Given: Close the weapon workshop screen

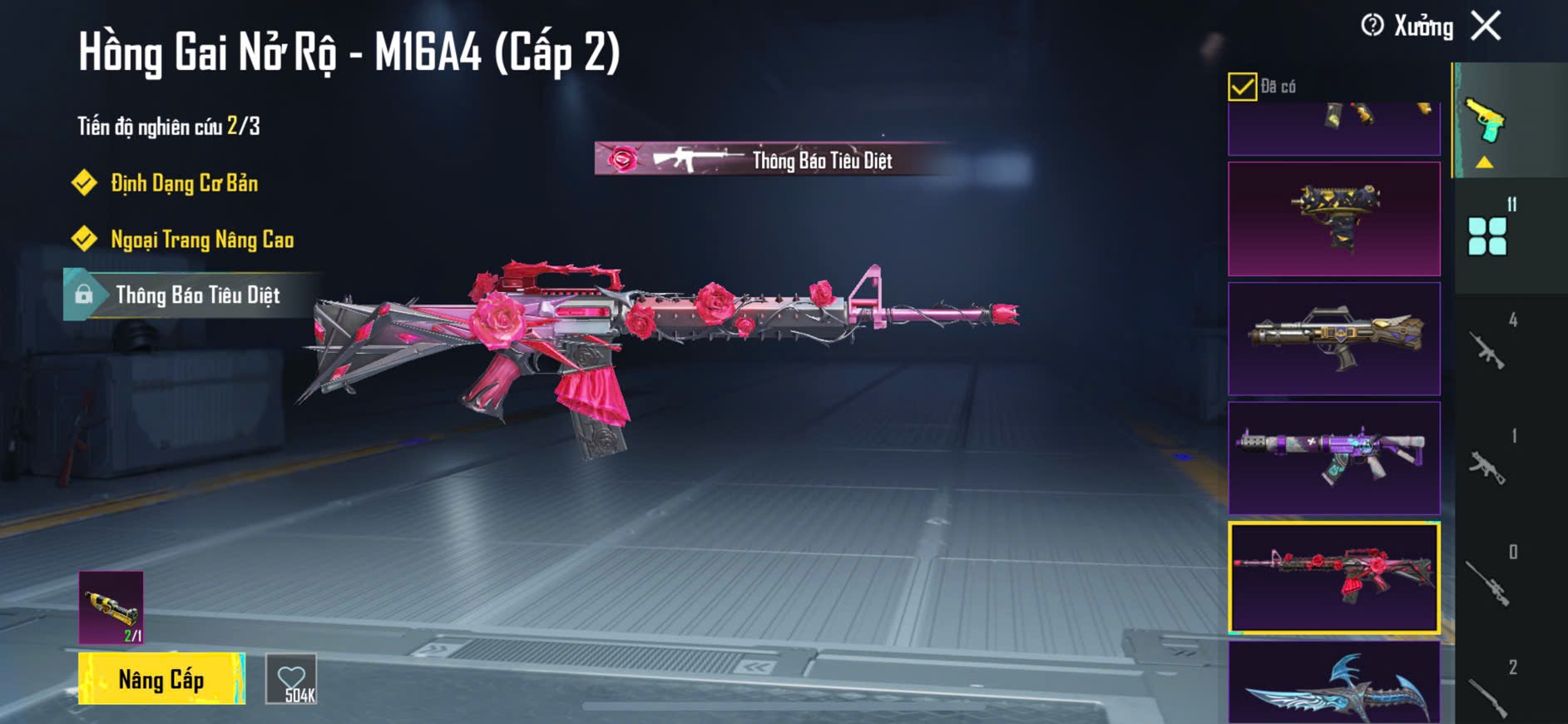Looking at the screenshot, I should pos(1486,26).
